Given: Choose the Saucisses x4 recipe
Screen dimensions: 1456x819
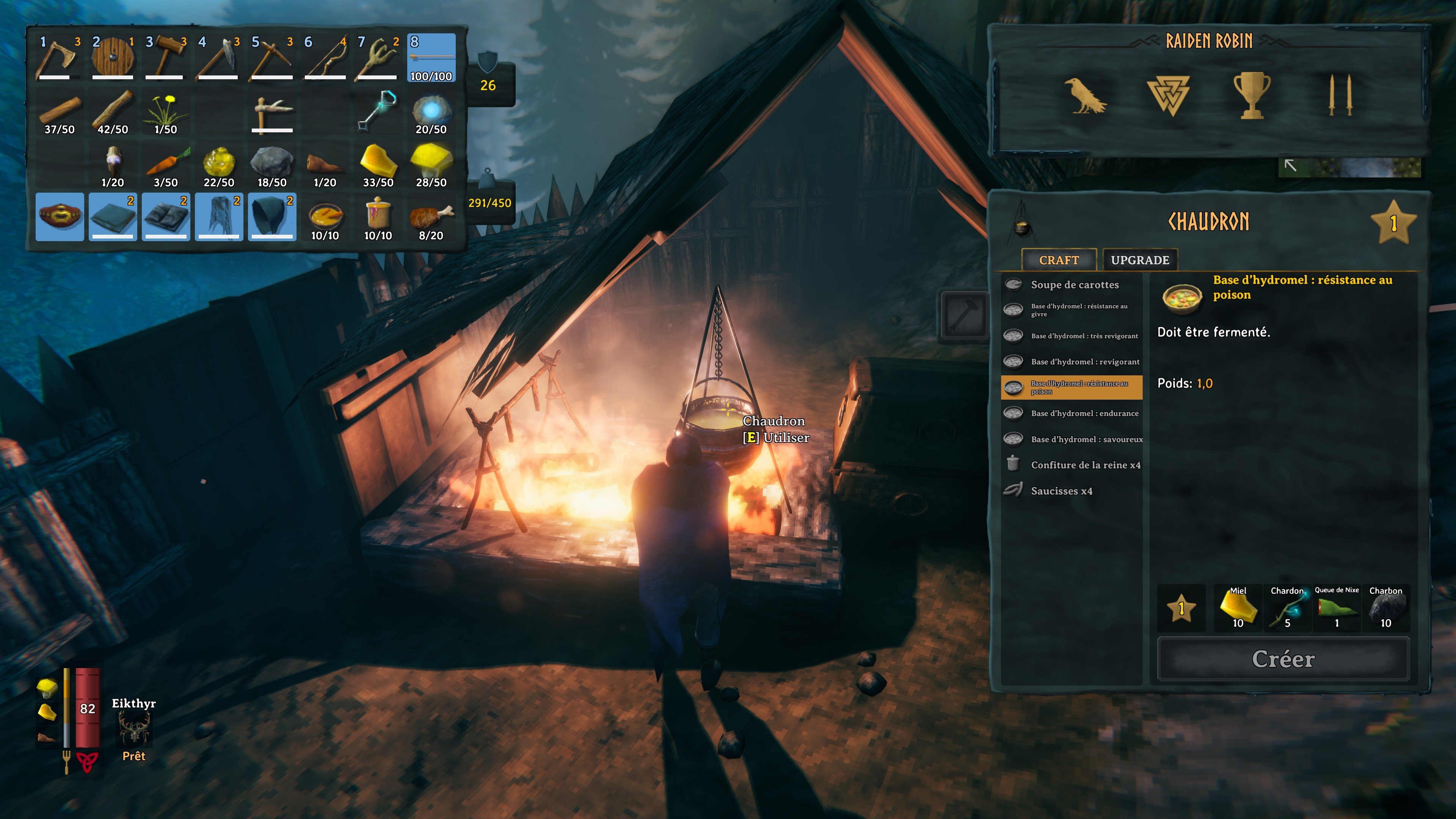Looking at the screenshot, I should (x=1062, y=491).
